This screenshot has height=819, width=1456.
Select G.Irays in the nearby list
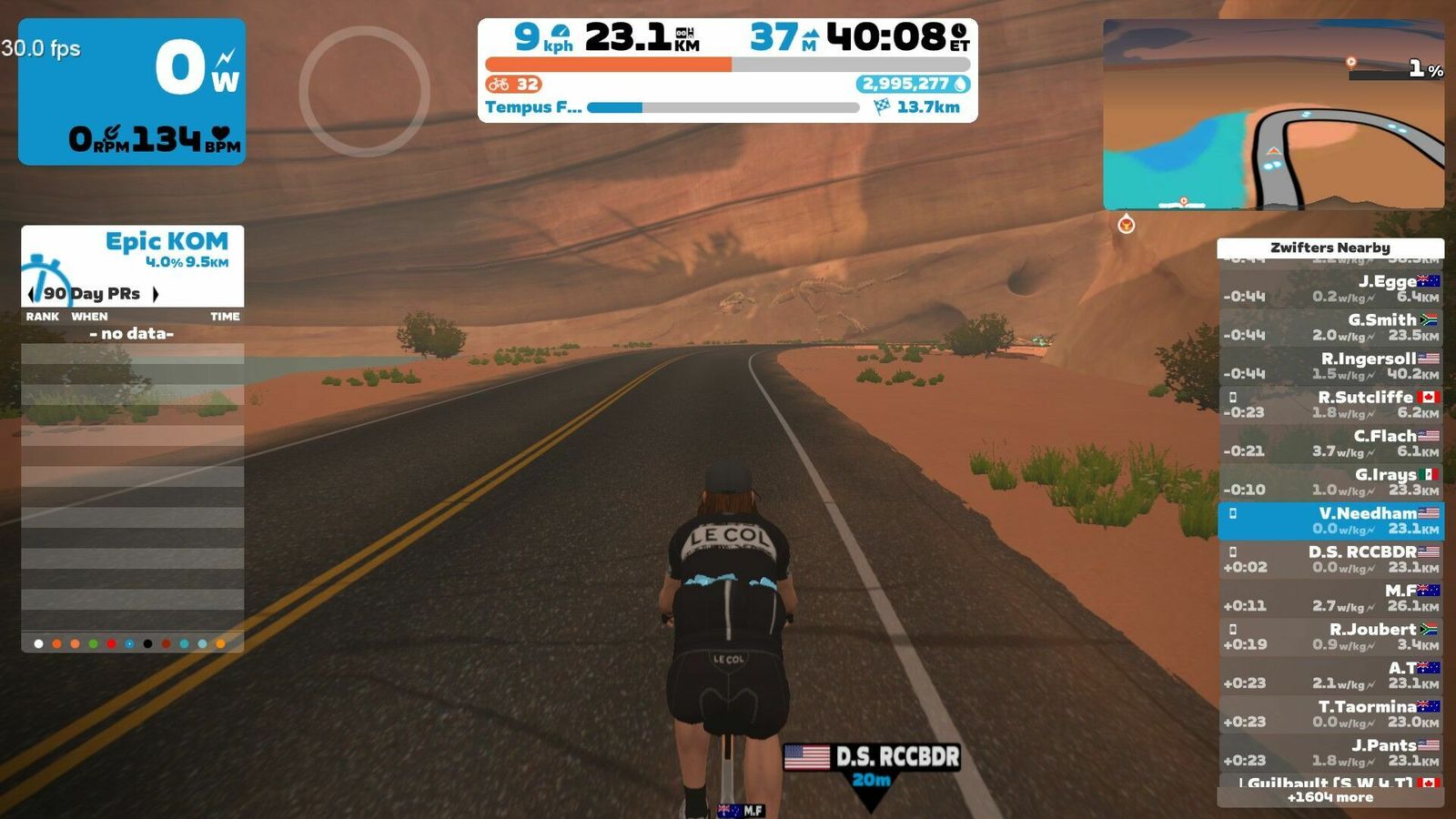coord(1330,481)
